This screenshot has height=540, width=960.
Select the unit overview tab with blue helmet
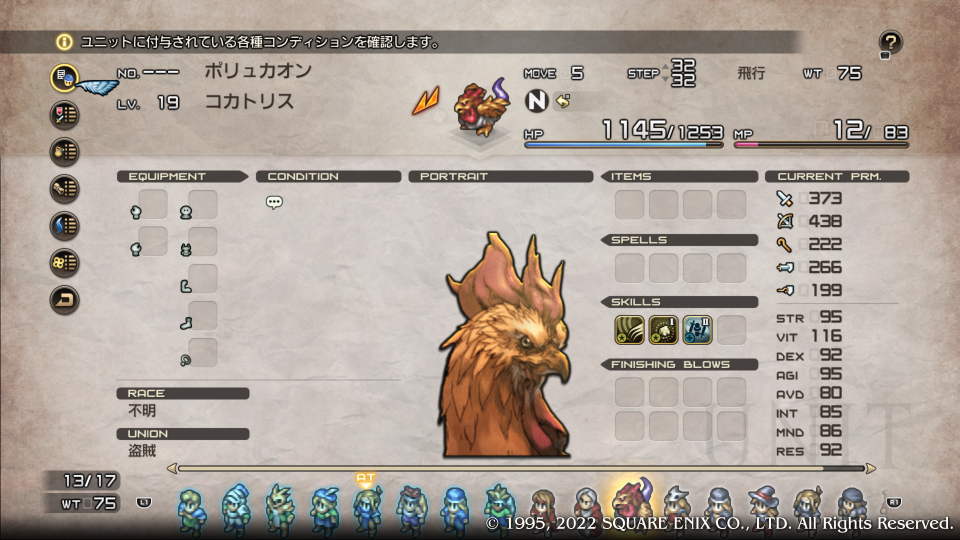click(65, 77)
